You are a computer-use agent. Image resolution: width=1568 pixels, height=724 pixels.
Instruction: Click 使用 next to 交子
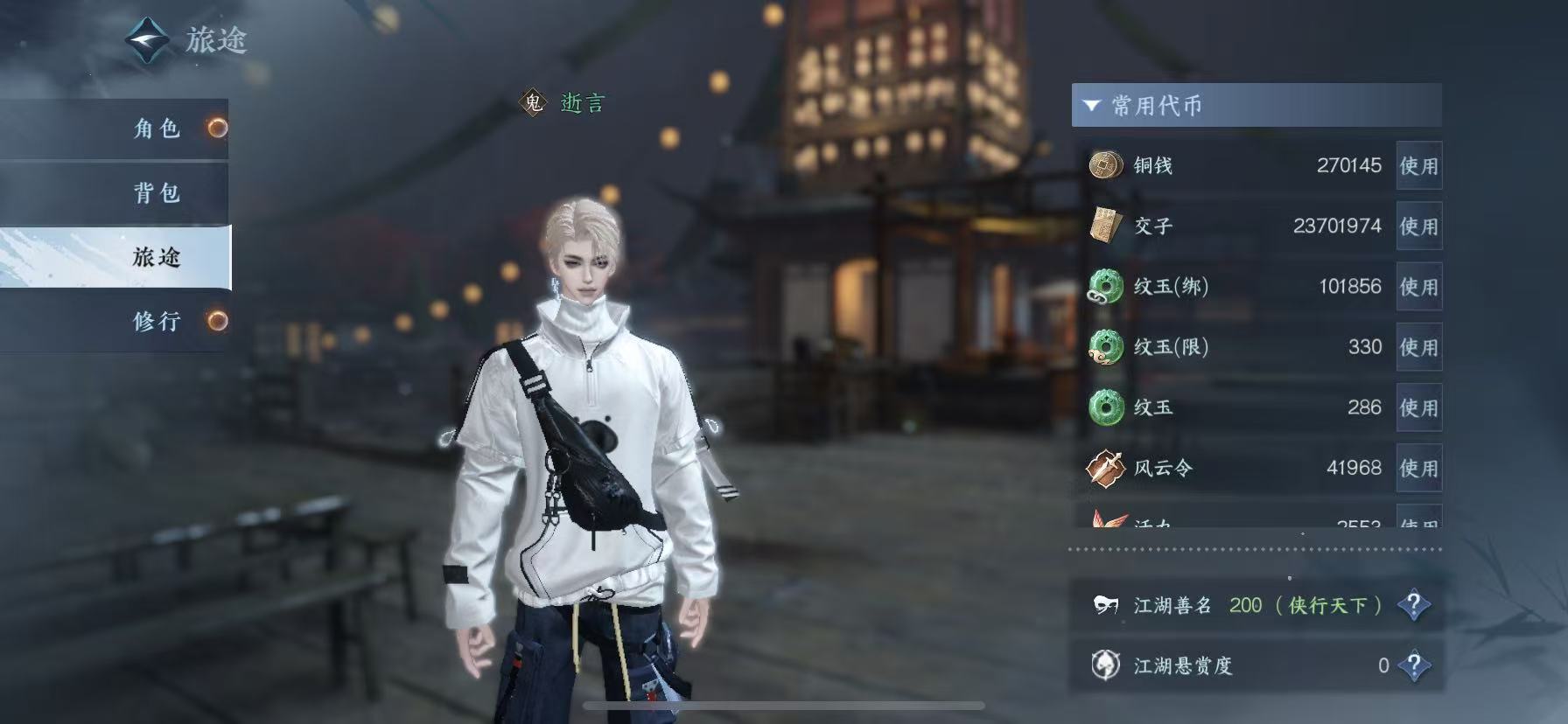[1418, 226]
